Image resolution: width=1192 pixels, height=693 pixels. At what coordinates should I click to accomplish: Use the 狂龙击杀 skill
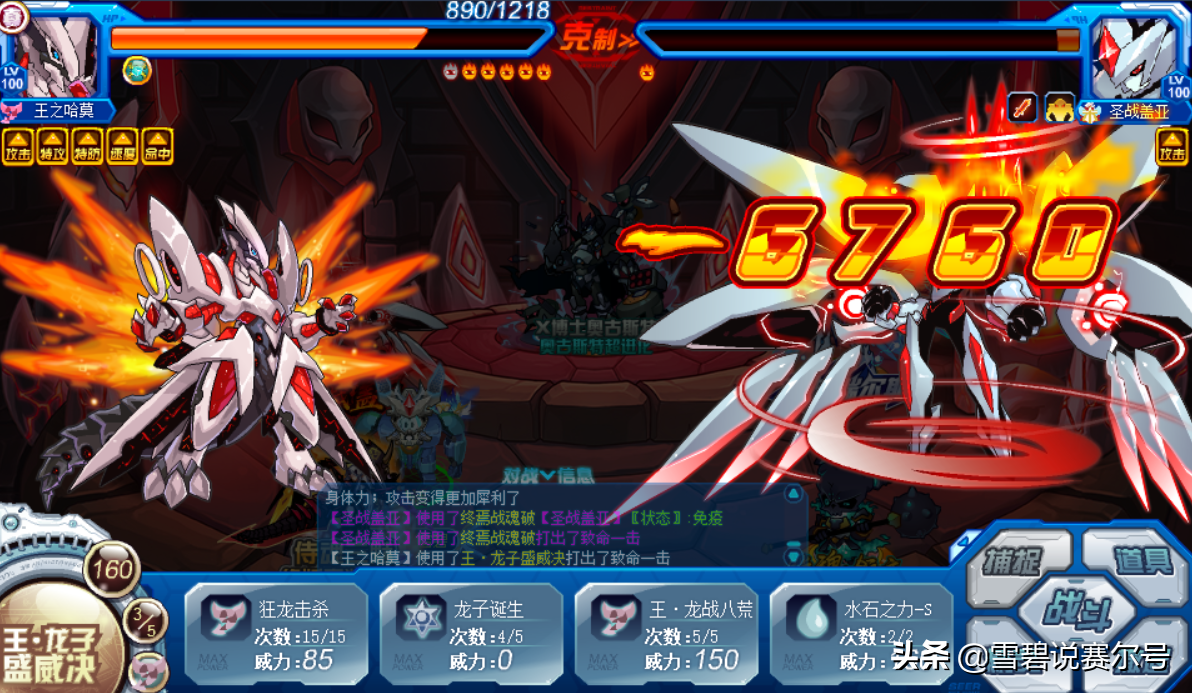pyautogui.click(x=275, y=633)
